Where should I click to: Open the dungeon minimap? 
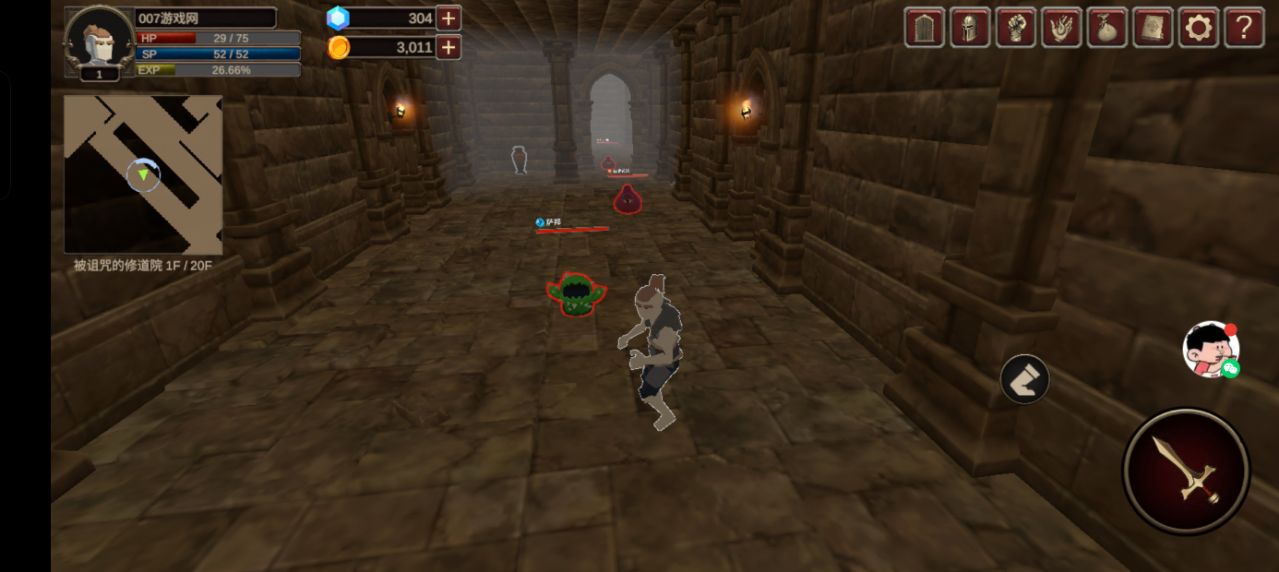click(143, 174)
